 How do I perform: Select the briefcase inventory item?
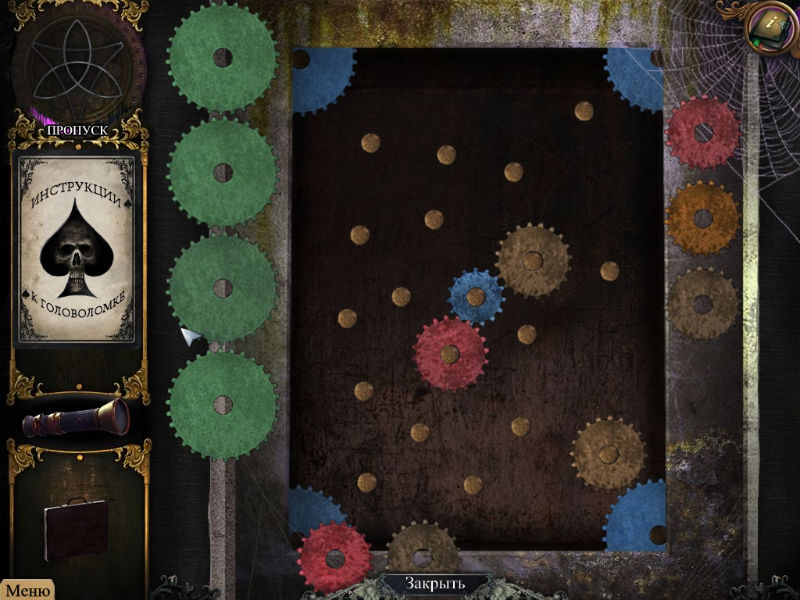coord(76,528)
